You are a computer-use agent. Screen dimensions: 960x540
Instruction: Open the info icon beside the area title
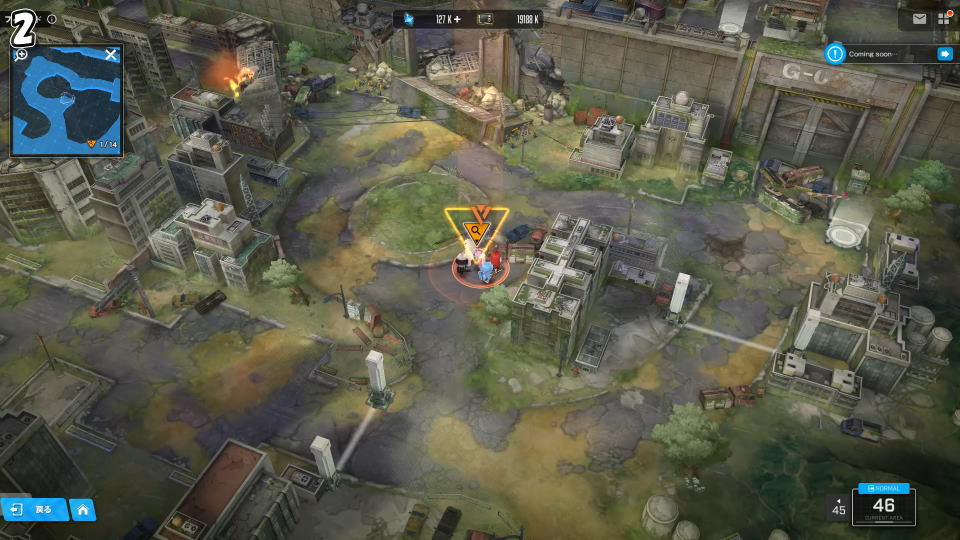point(52,19)
